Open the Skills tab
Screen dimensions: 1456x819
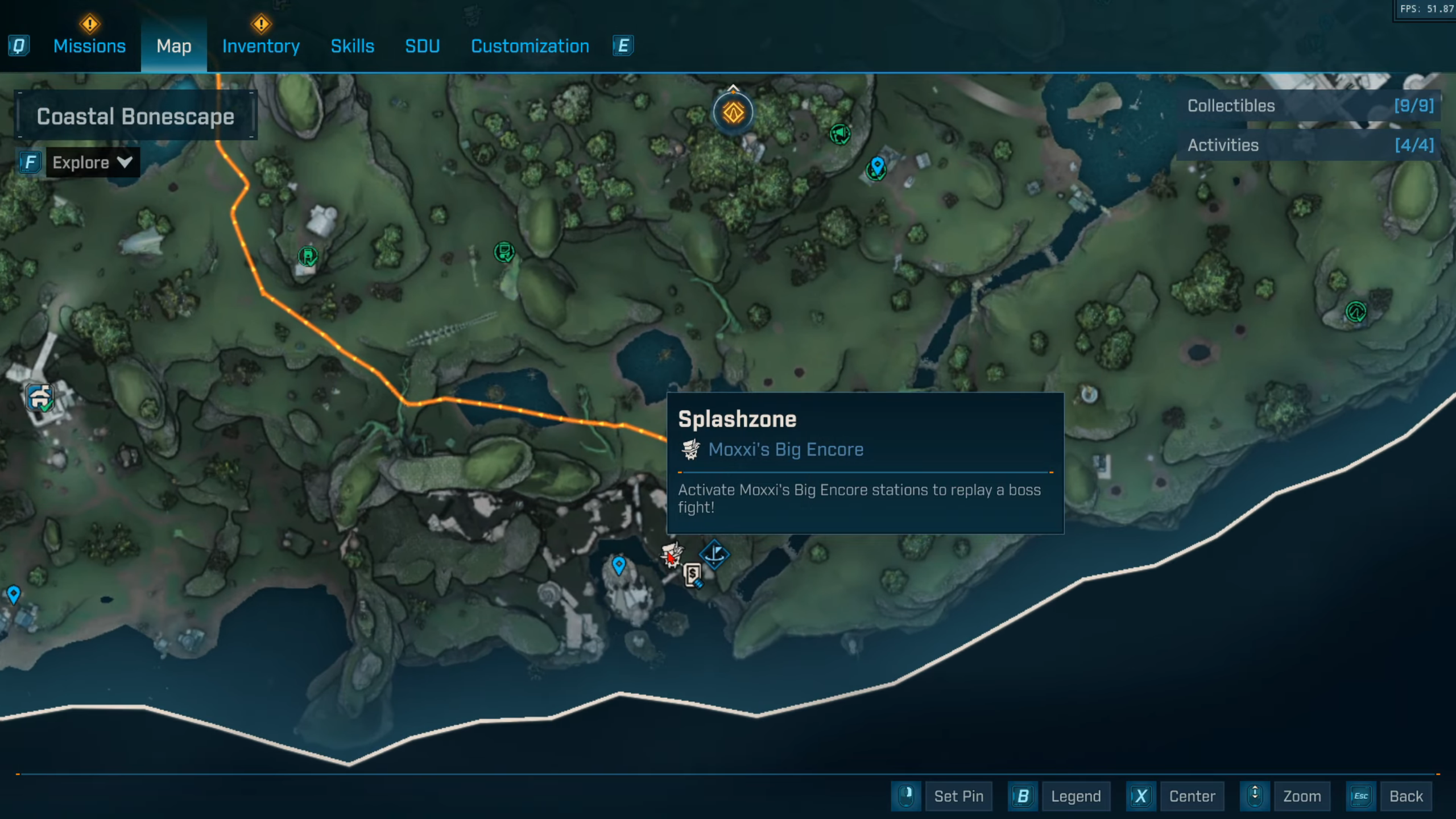coord(352,46)
